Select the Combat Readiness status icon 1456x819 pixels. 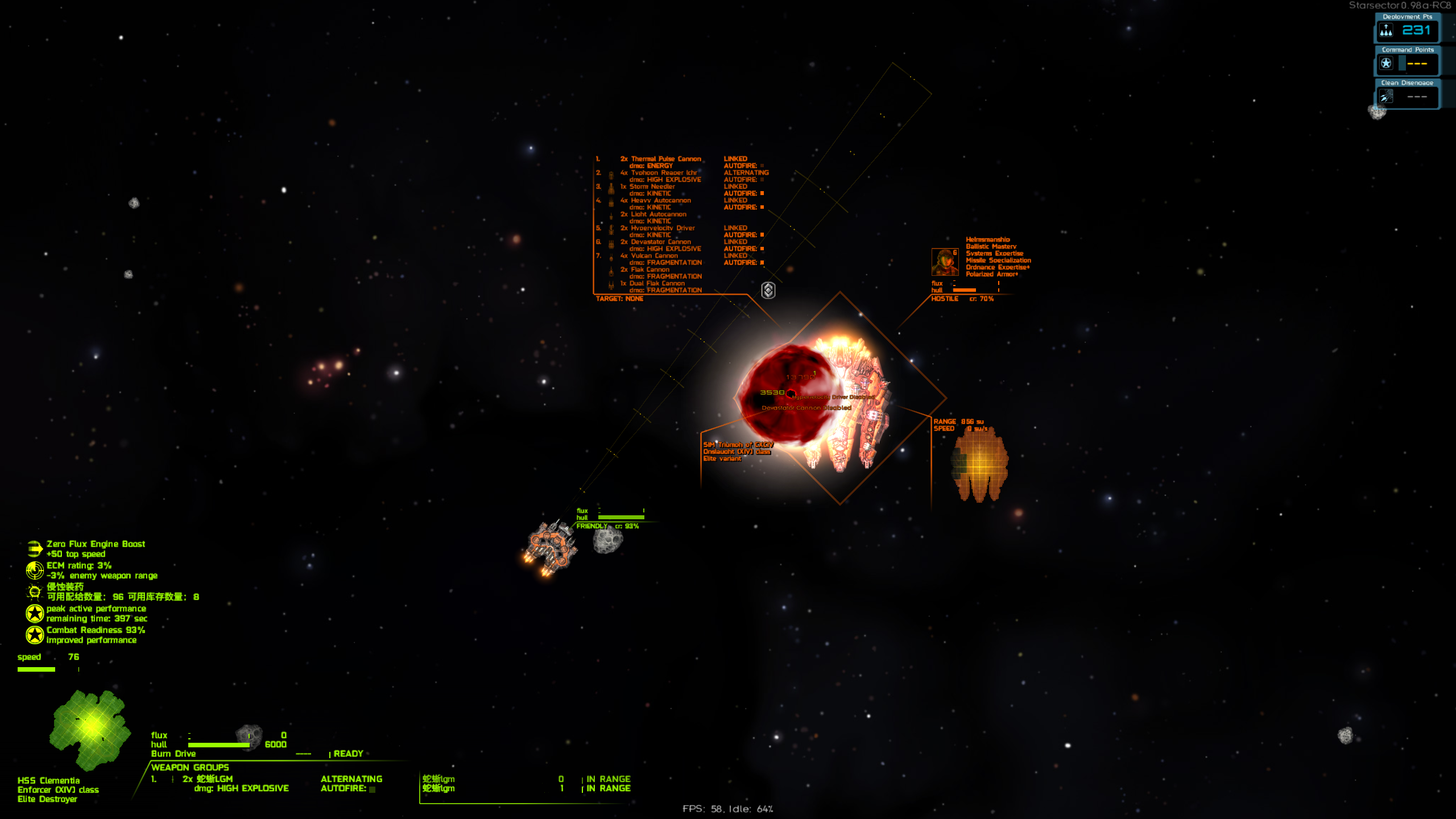(x=35, y=635)
